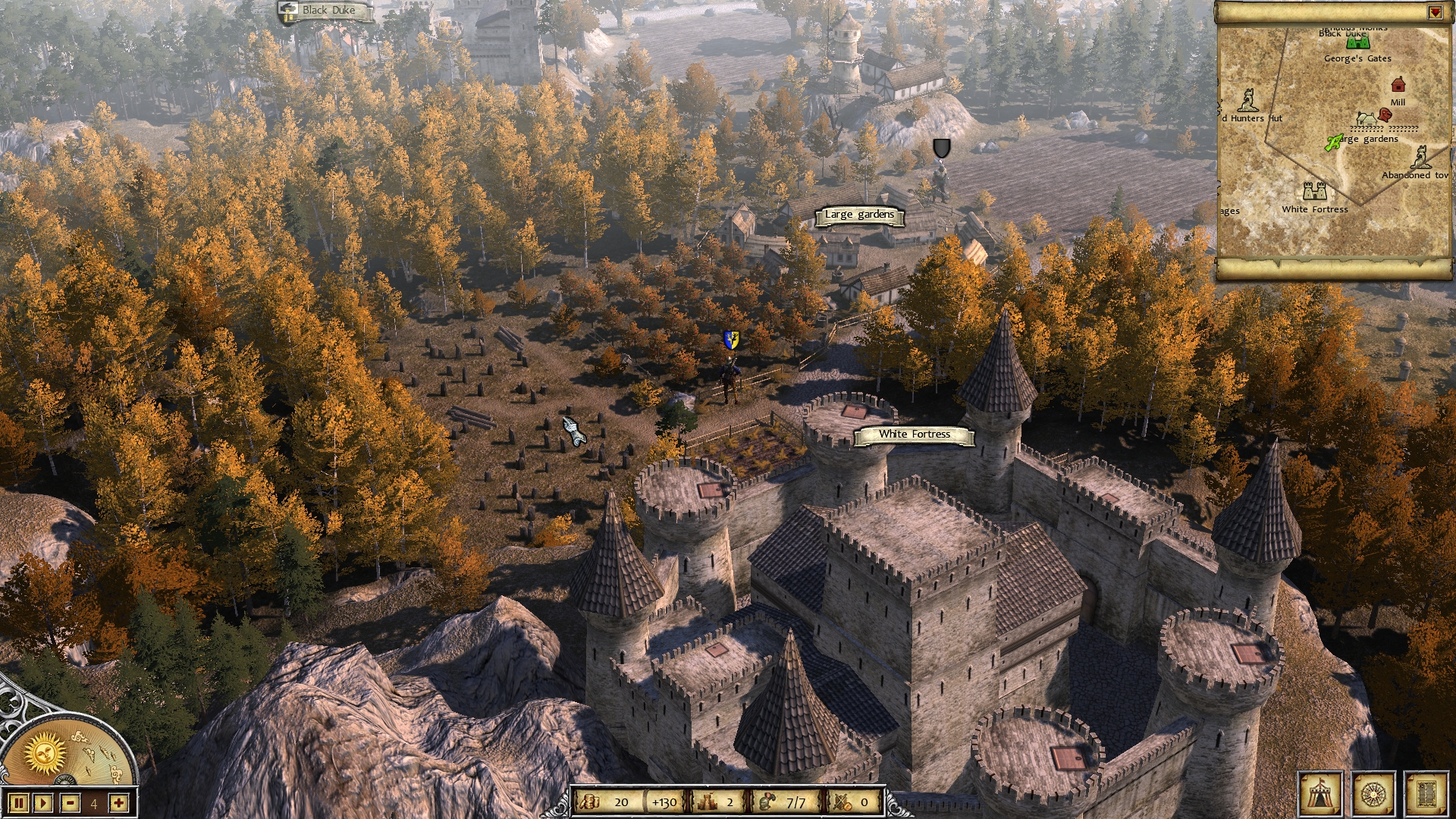Click the Large gardens location label
This screenshot has height=819, width=1456.
(x=861, y=215)
